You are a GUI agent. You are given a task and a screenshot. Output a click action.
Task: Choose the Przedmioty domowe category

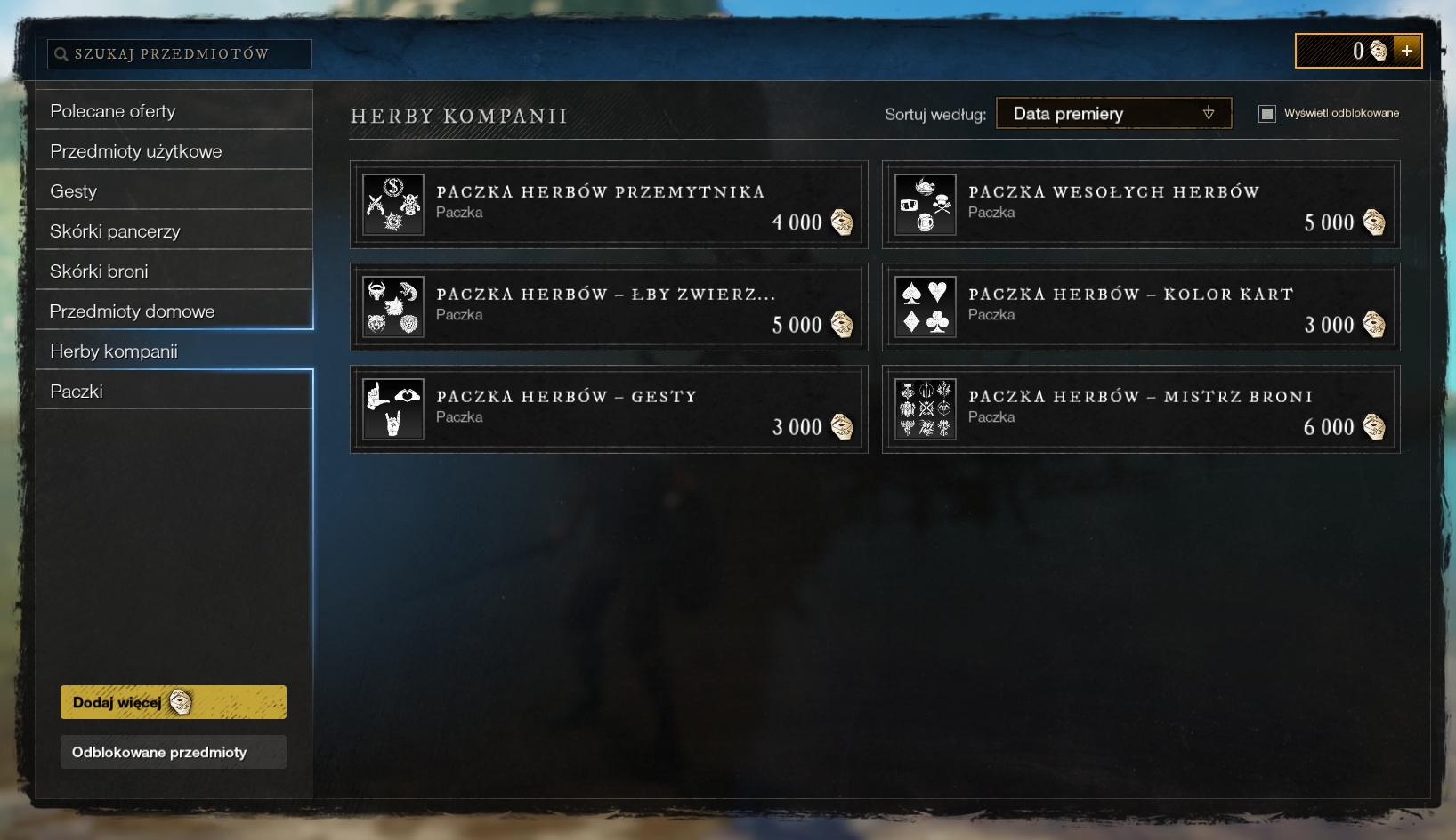click(174, 311)
